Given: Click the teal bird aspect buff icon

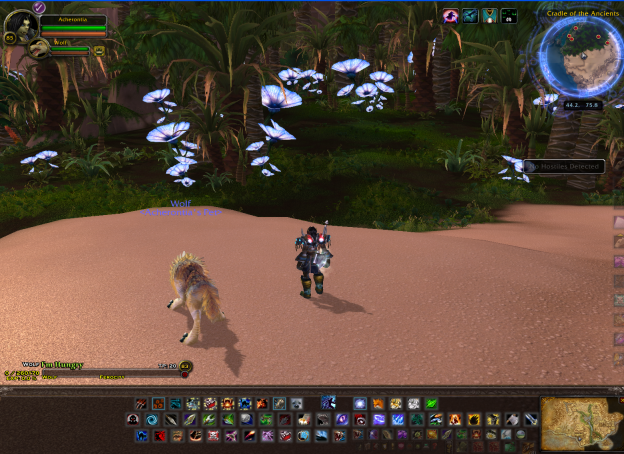Looking at the screenshot, I should [x=470, y=16].
